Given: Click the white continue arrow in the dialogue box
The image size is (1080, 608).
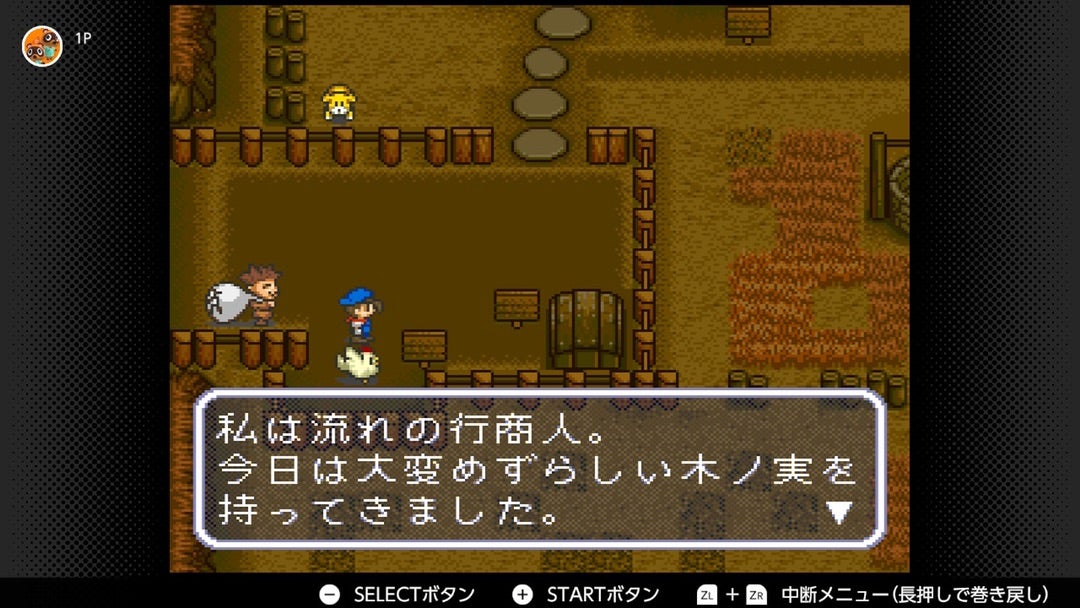Looking at the screenshot, I should (838, 513).
